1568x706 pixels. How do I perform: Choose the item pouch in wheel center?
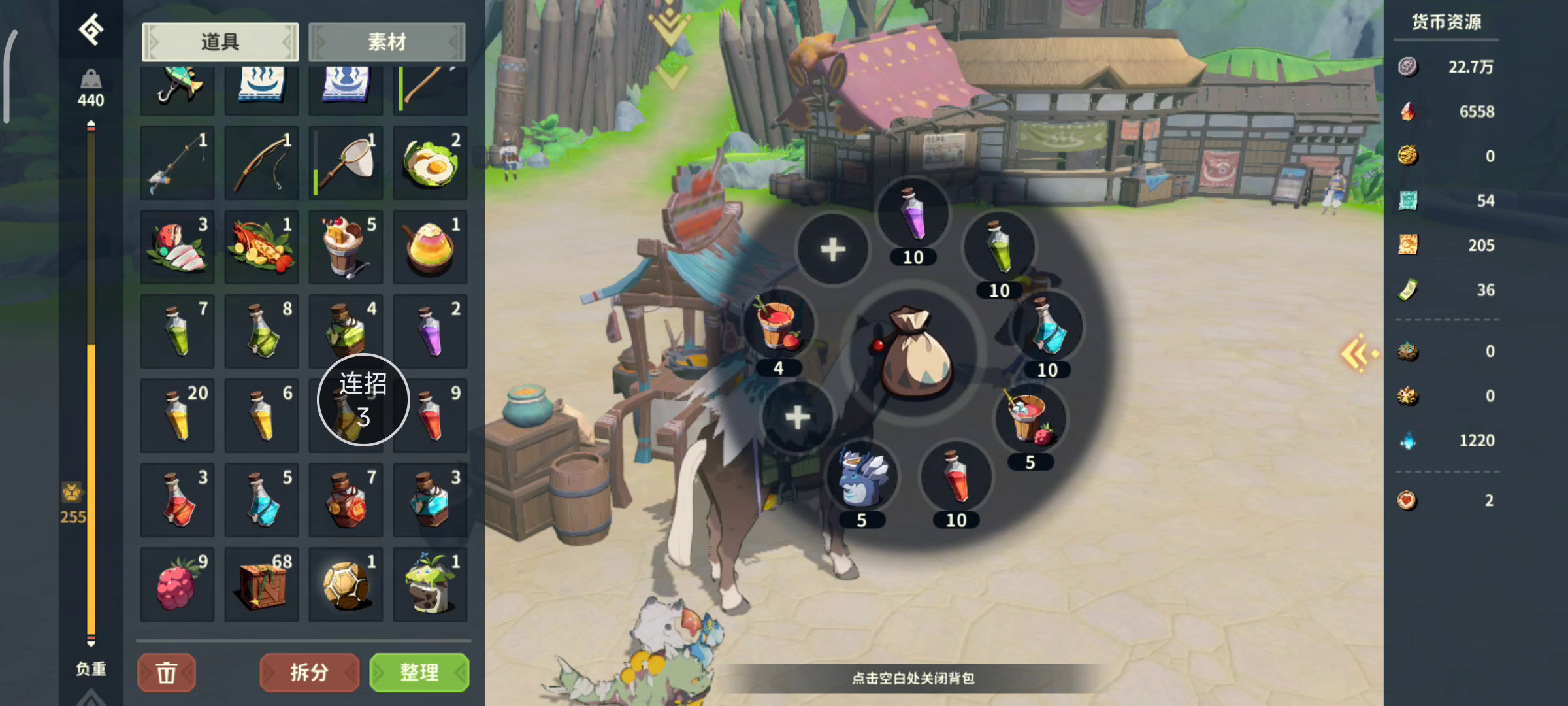point(913,354)
